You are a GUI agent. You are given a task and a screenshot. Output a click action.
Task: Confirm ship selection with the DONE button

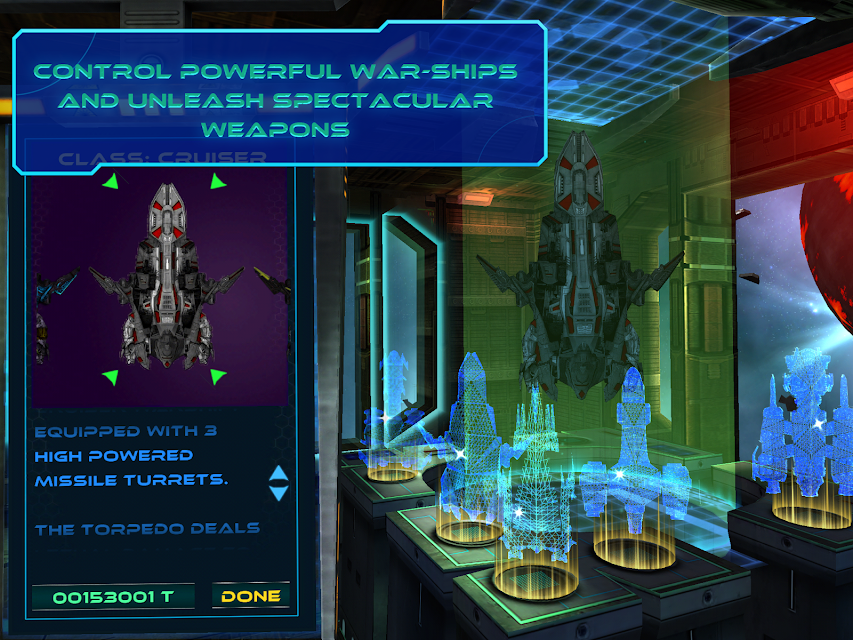coord(250,596)
